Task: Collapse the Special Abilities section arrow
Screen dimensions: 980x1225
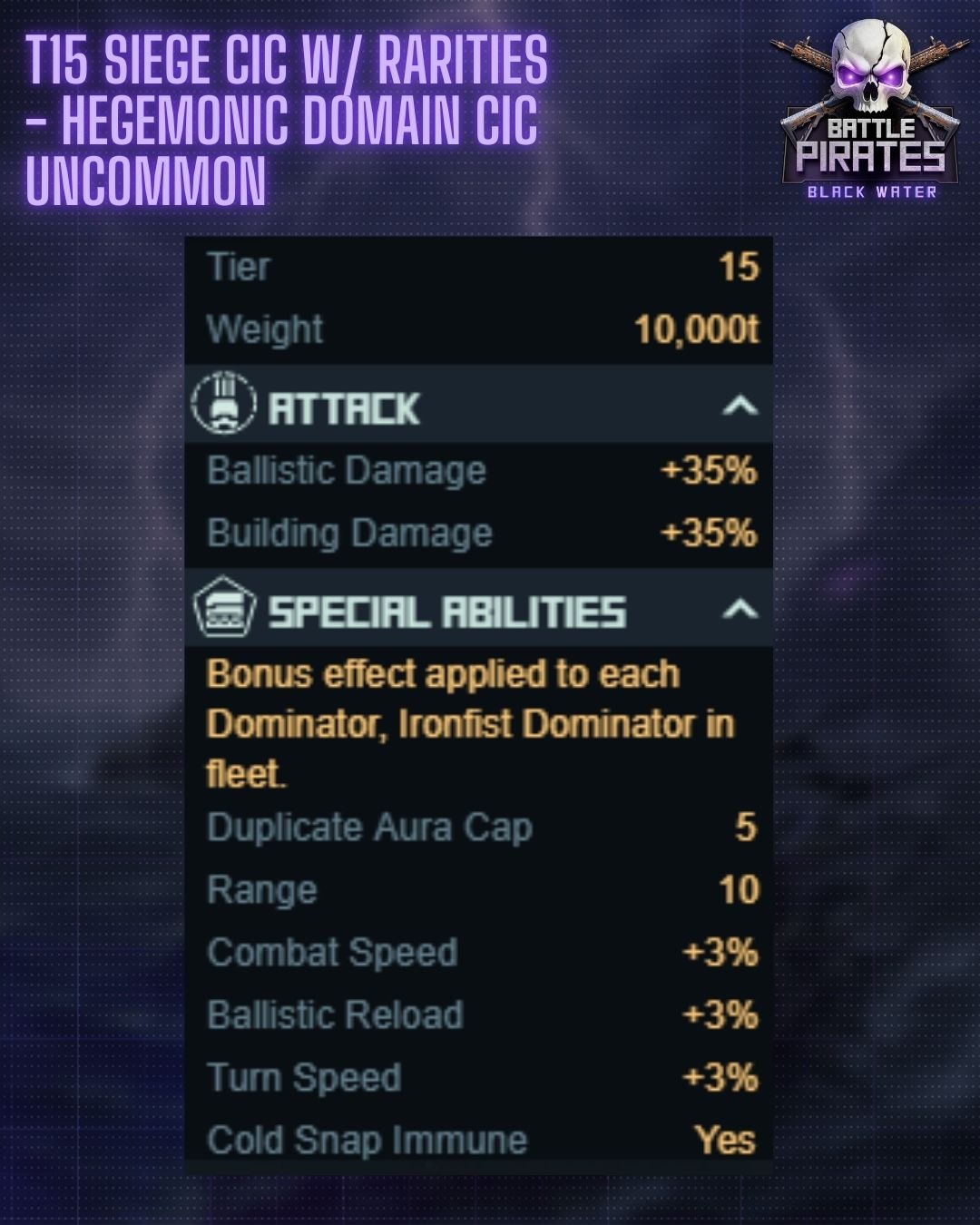Action: [x=740, y=609]
